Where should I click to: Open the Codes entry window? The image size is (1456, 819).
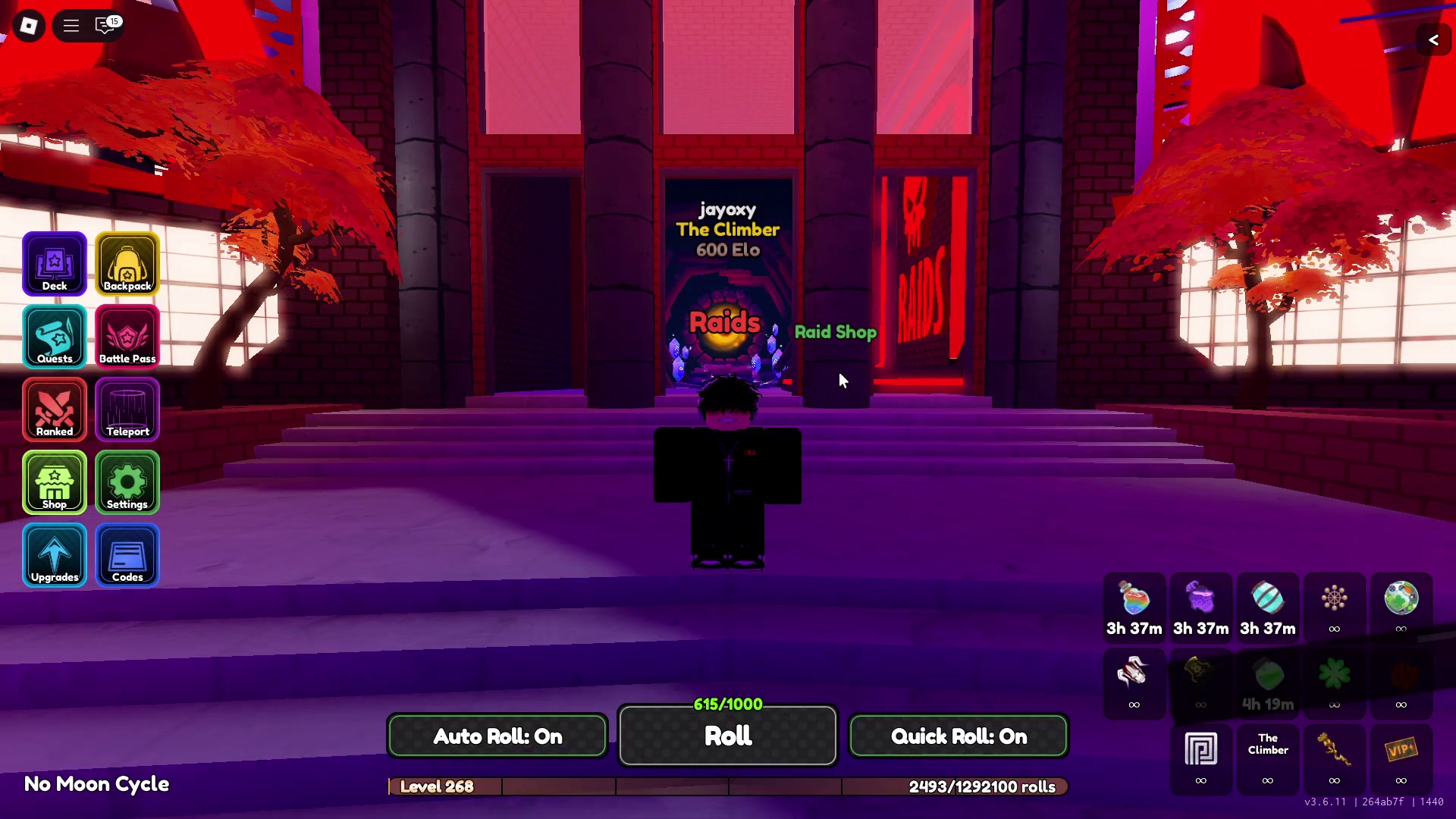click(x=127, y=554)
